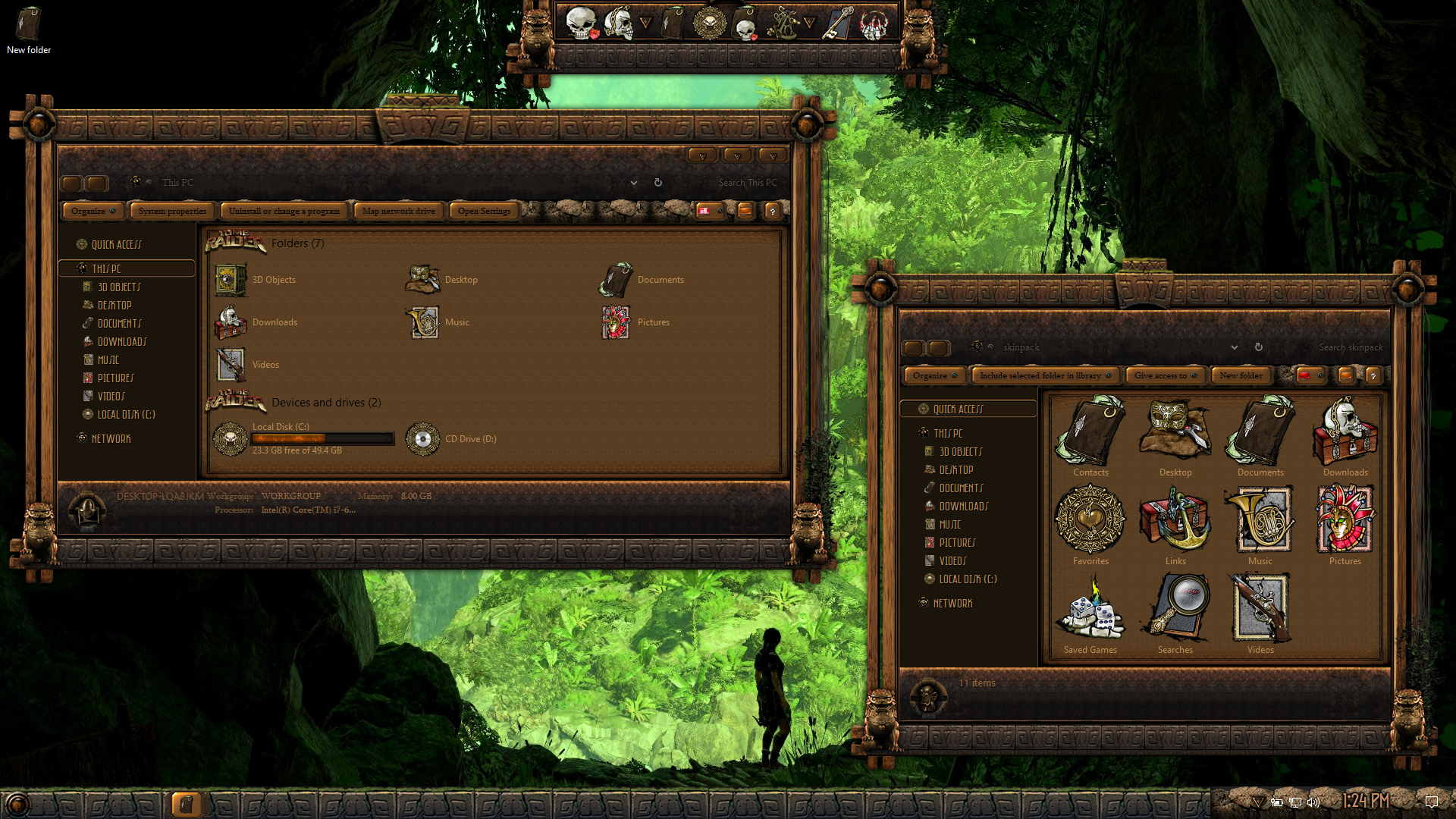Select the CD Drive (D:) icon
The width and height of the screenshot is (1456, 819).
[423, 439]
